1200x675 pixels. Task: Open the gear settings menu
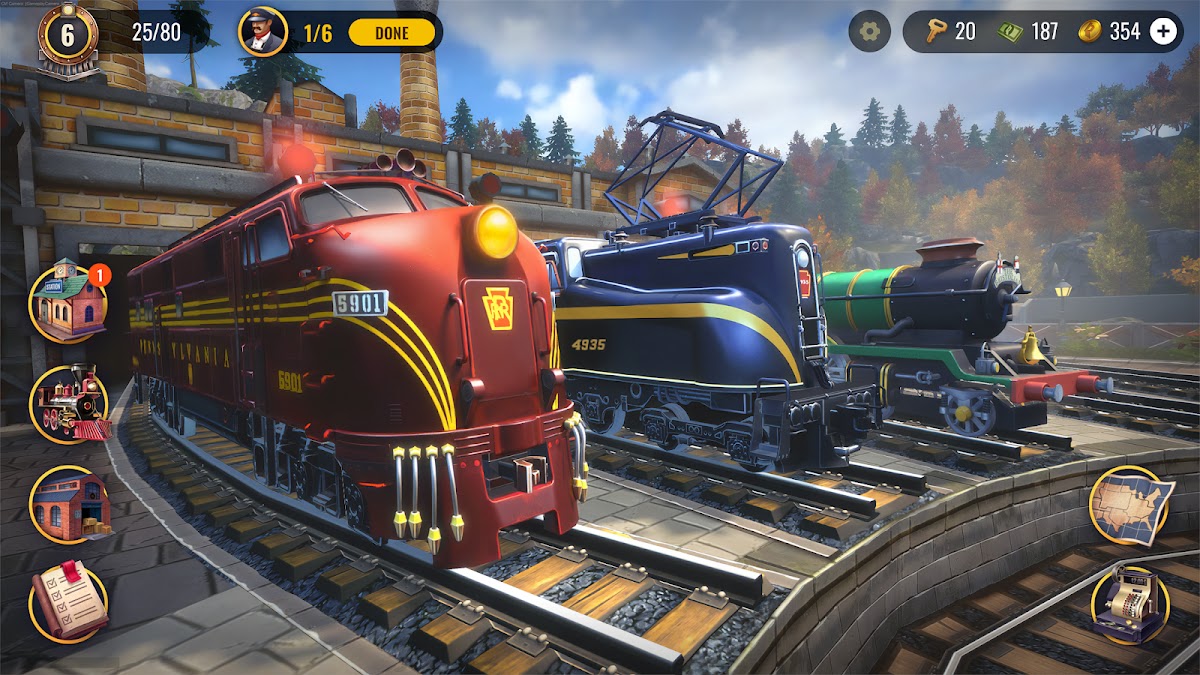point(869,32)
